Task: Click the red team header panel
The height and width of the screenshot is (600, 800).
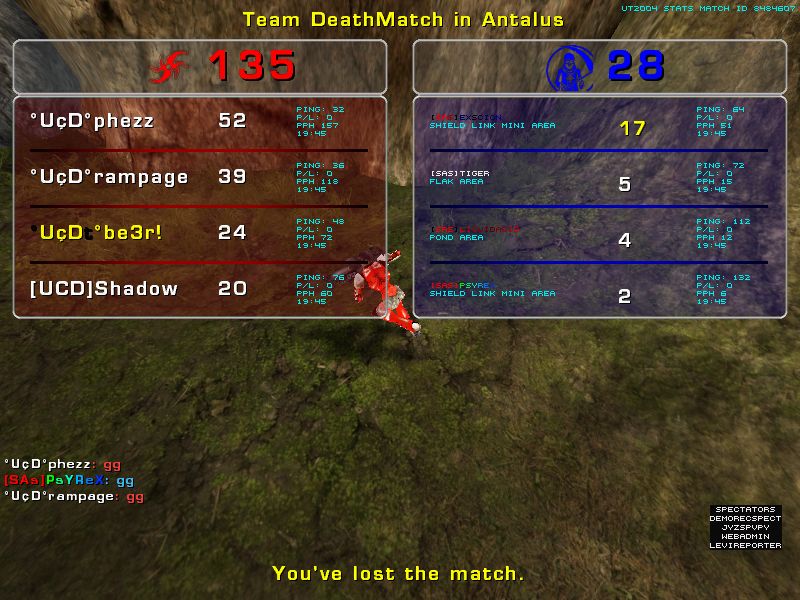Action: tap(200, 67)
